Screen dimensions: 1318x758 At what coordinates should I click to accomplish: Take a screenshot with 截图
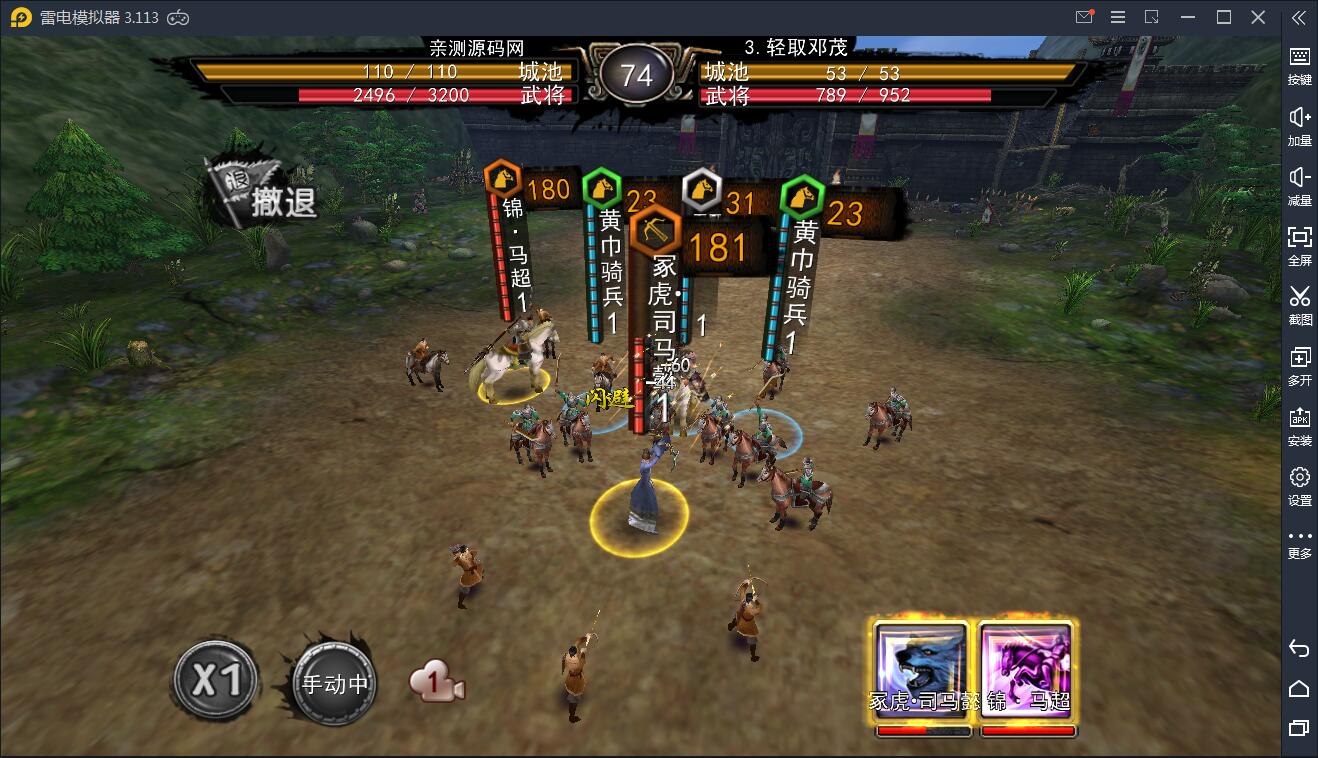click(x=1299, y=304)
